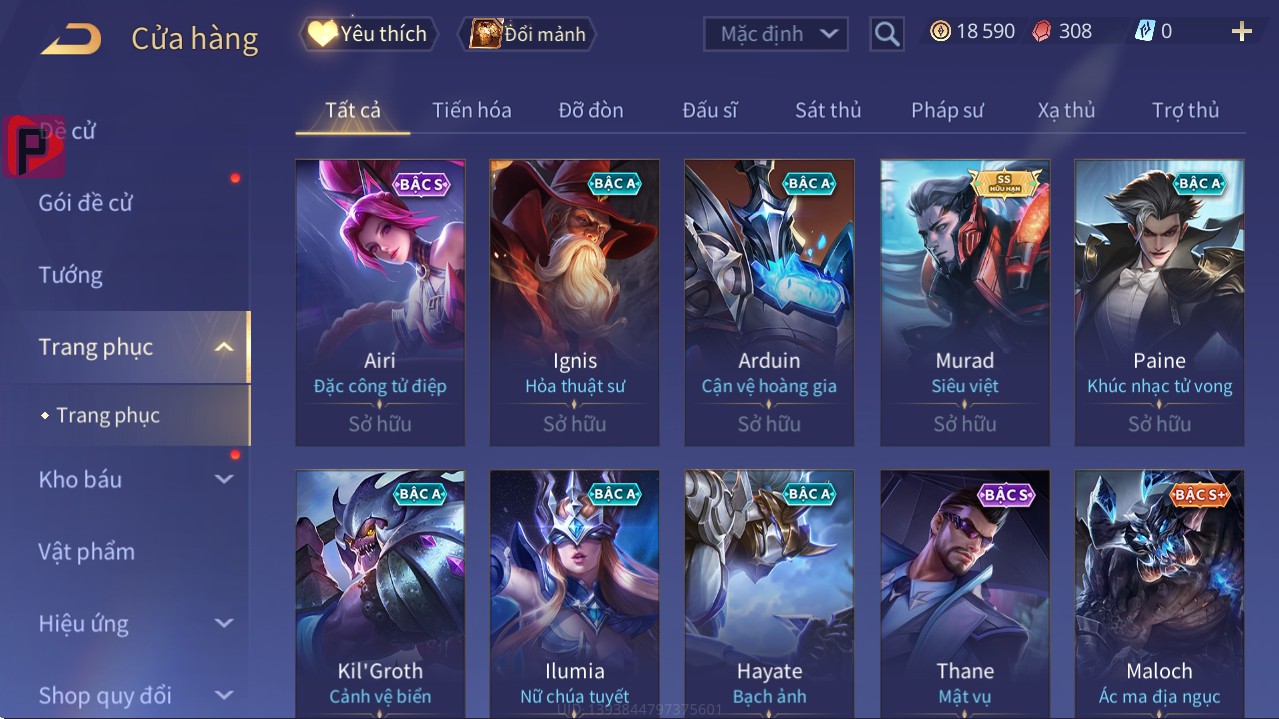1279x719 pixels.
Task: Go back using the arrow button
Action: point(71,39)
